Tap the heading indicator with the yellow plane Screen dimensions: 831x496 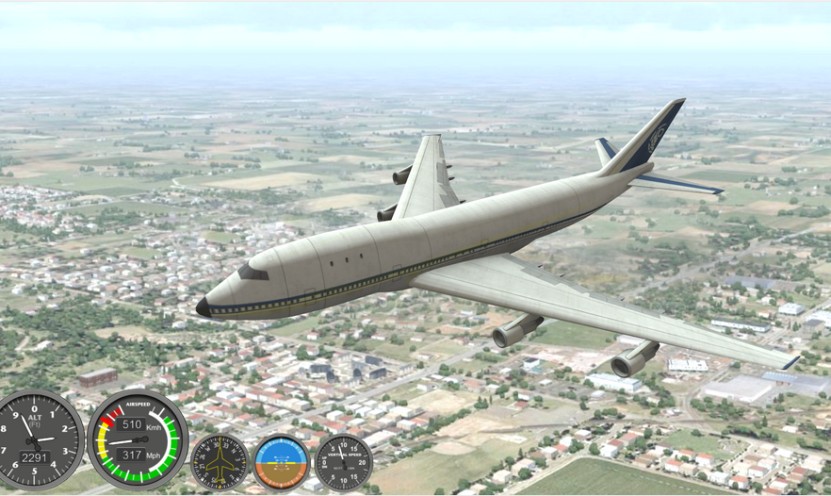pos(219,461)
